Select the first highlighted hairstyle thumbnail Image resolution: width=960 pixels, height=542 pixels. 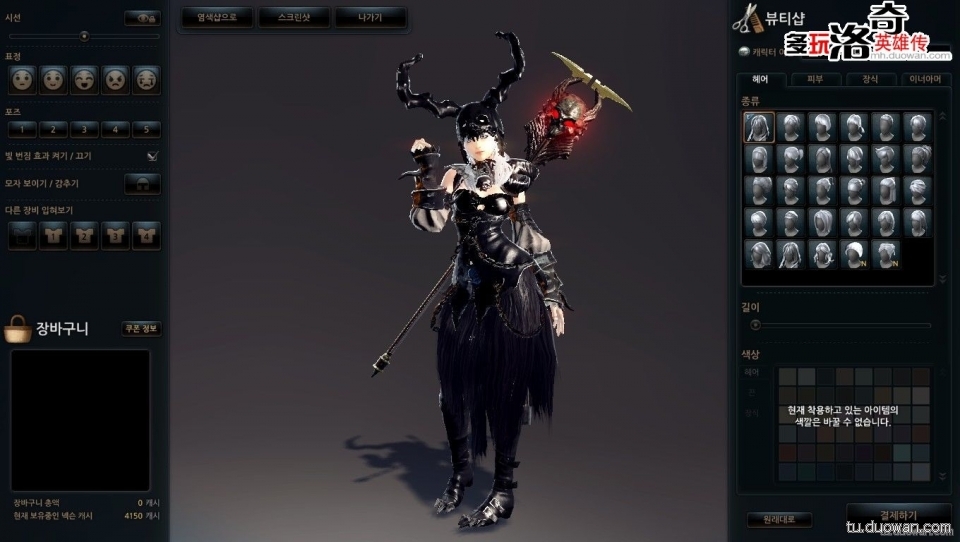[x=759, y=127]
